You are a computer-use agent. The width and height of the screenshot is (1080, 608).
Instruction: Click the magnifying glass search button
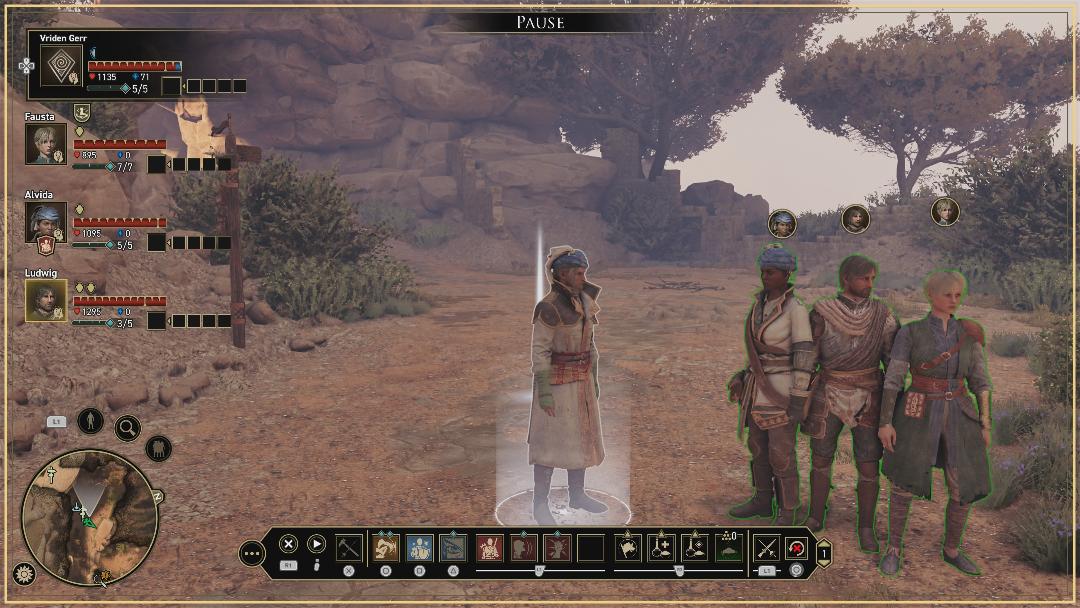pyautogui.click(x=127, y=429)
